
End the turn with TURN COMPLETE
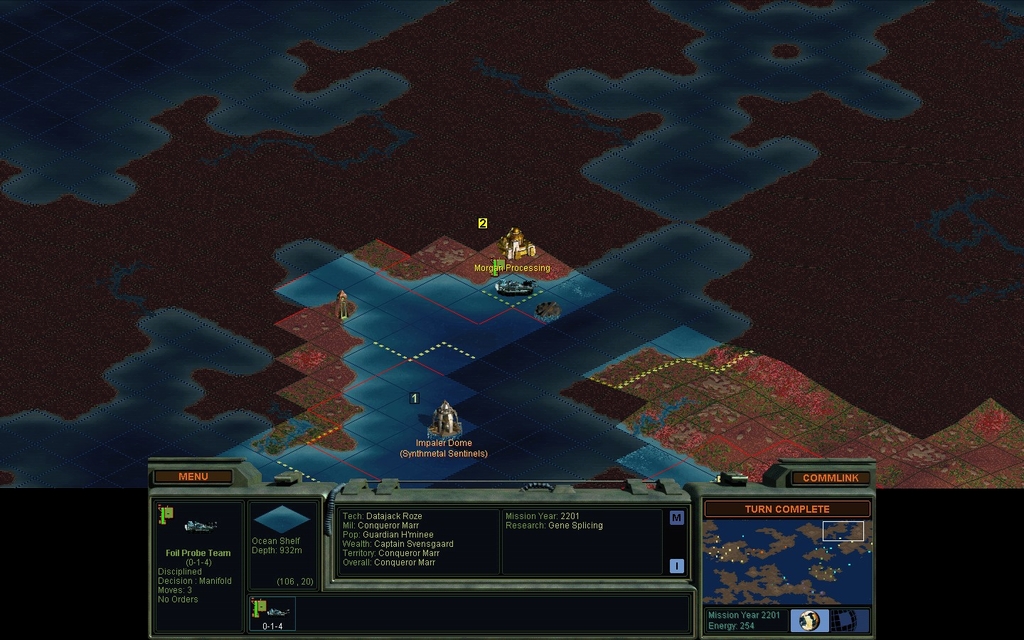pyautogui.click(x=787, y=509)
